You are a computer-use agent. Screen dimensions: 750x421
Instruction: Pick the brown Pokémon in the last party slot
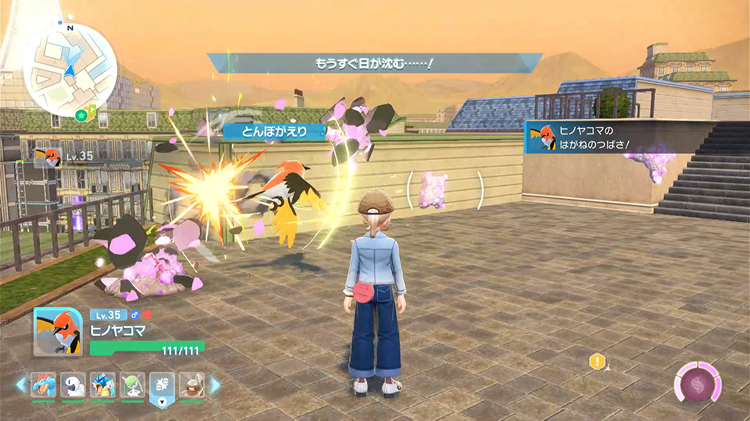coord(191,385)
